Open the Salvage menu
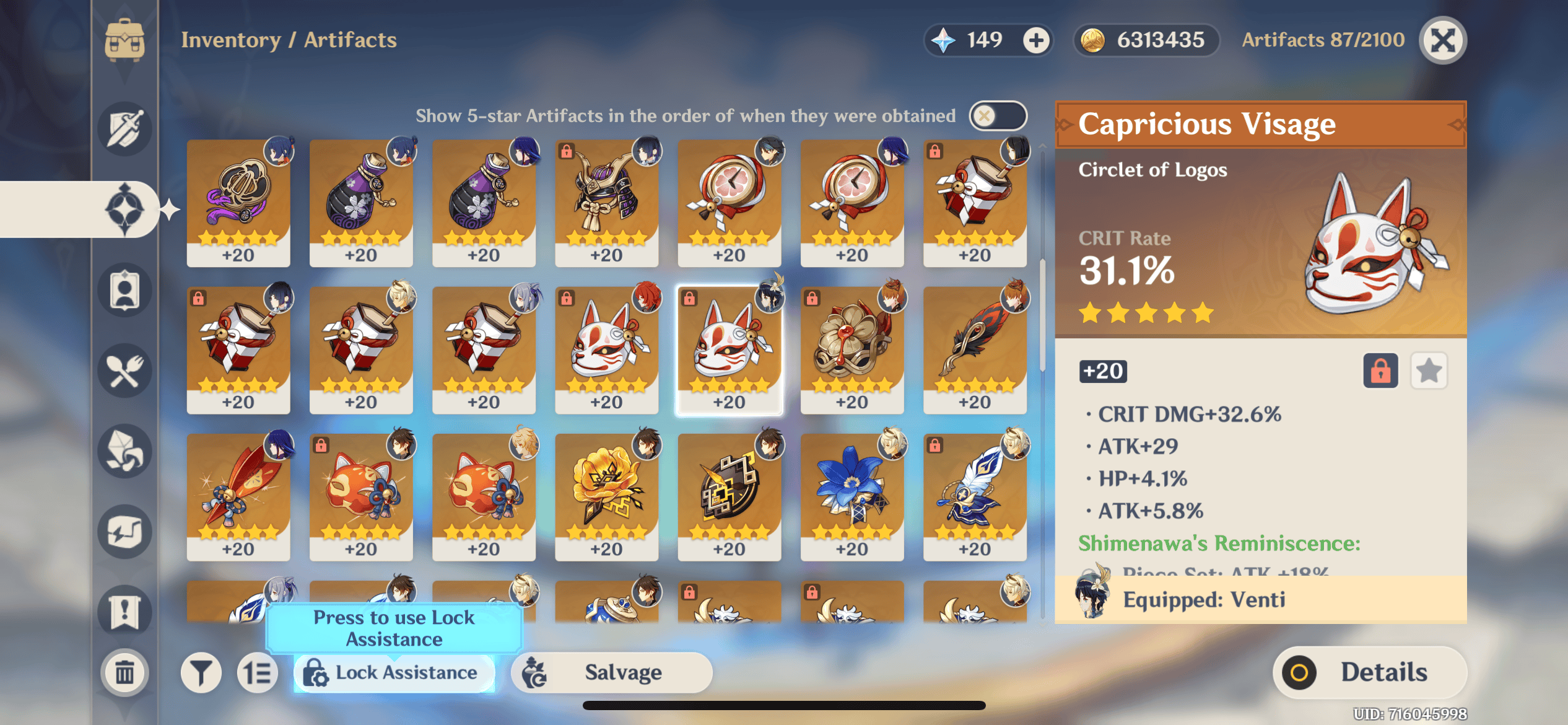This screenshot has width=1568, height=725. pyautogui.click(x=611, y=672)
